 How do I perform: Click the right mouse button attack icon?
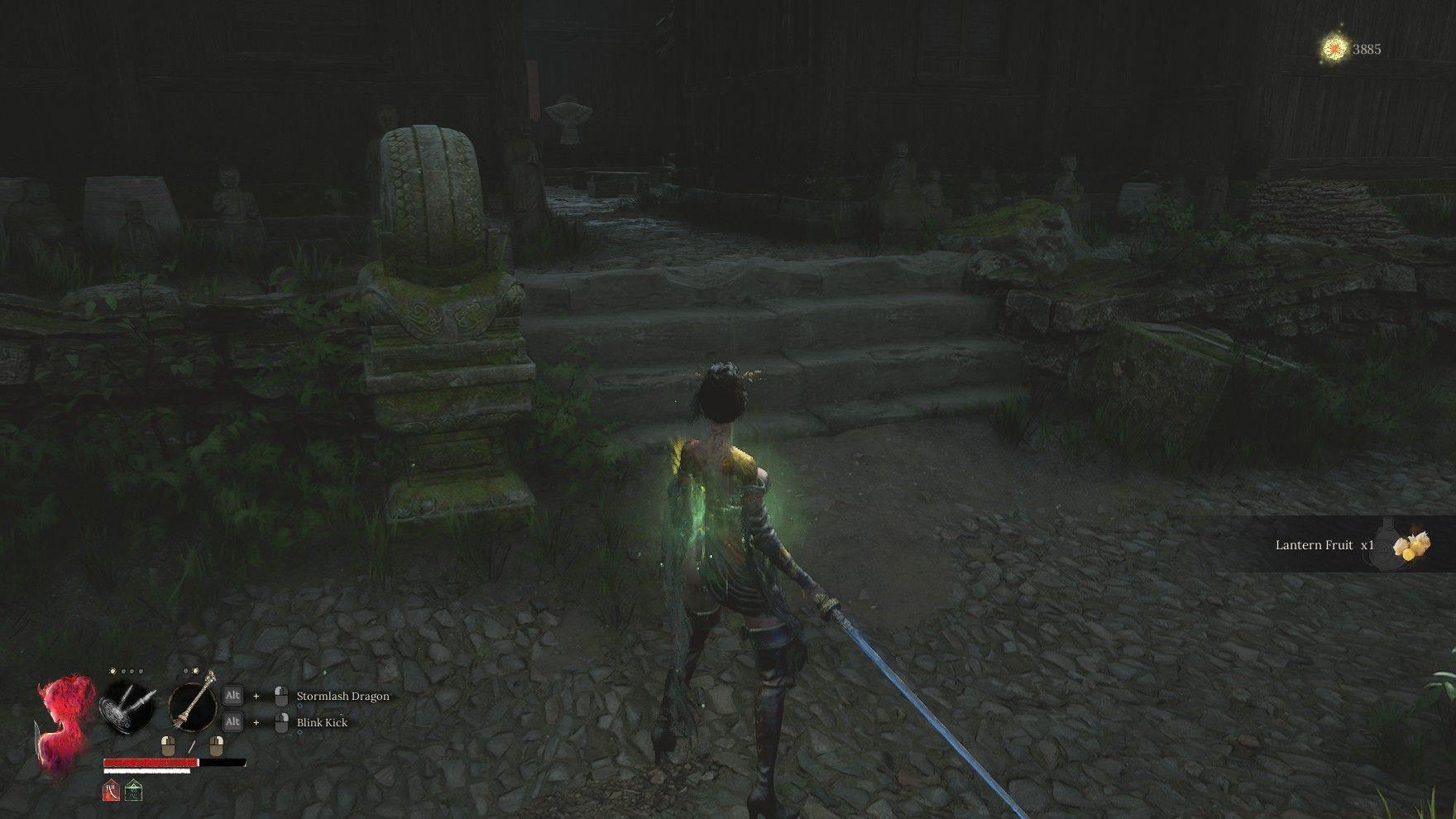217,745
